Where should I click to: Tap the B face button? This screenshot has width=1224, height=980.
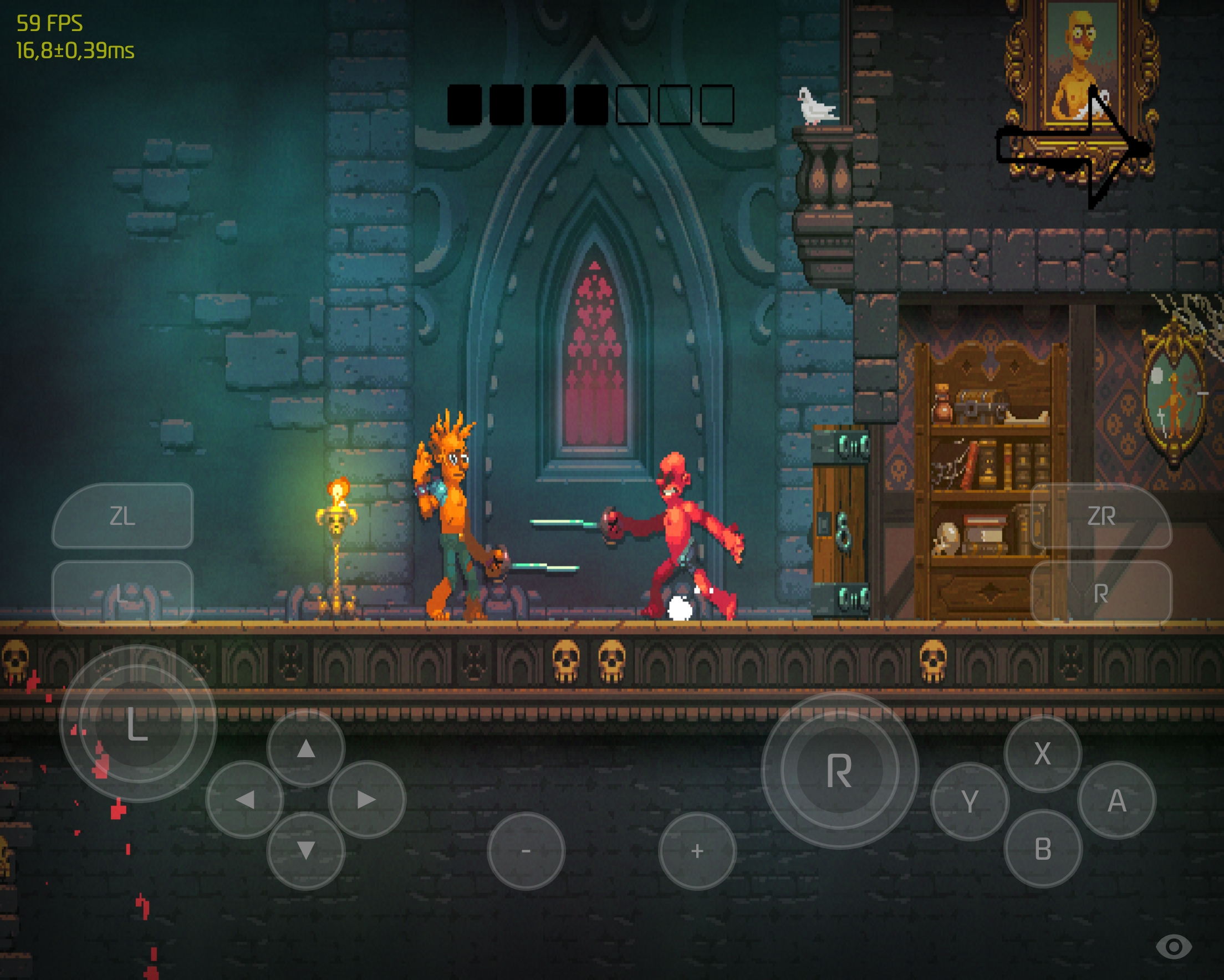click(x=1043, y=849)
